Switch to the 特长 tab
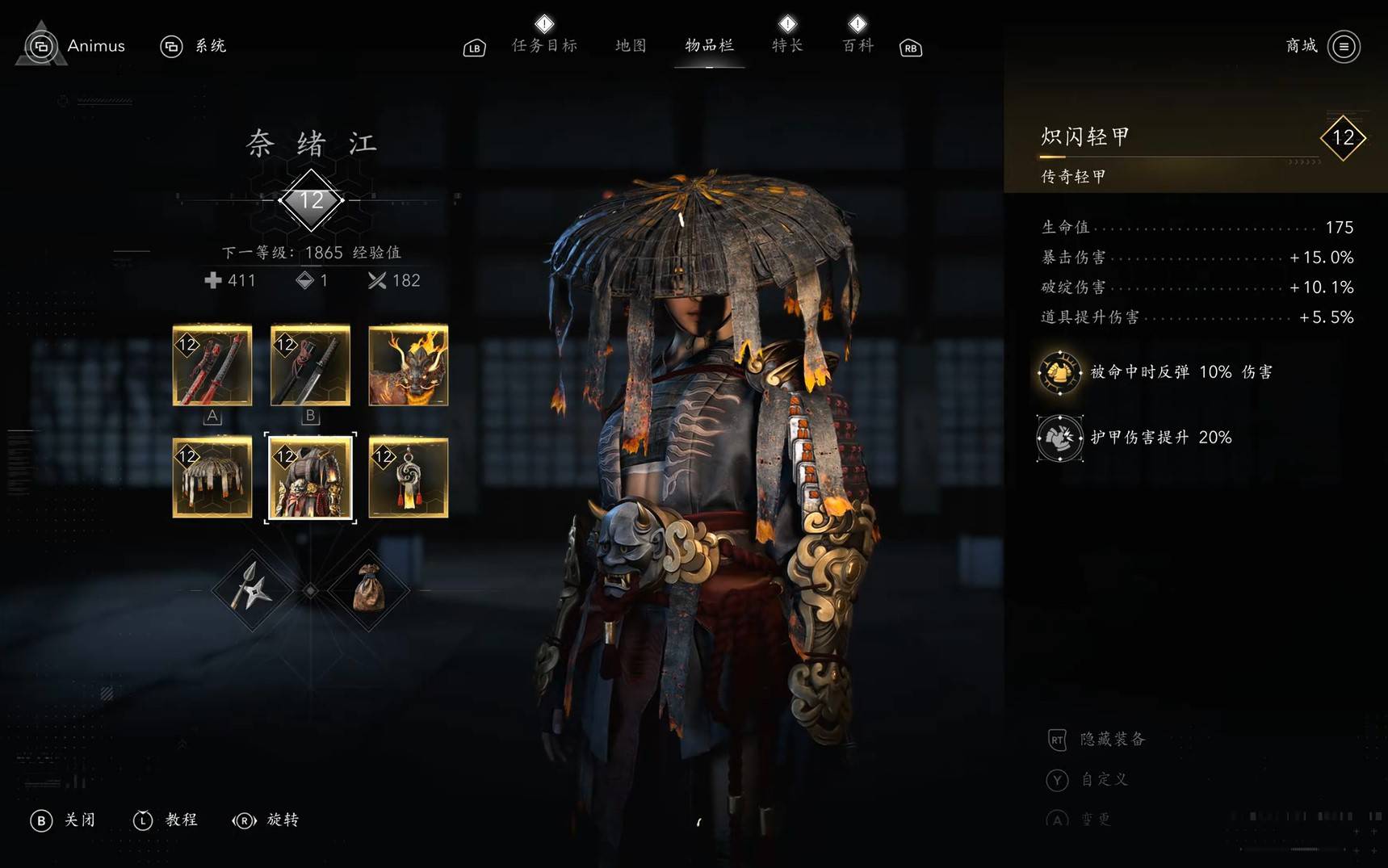1388x868 pixels. tap(787, 46)
